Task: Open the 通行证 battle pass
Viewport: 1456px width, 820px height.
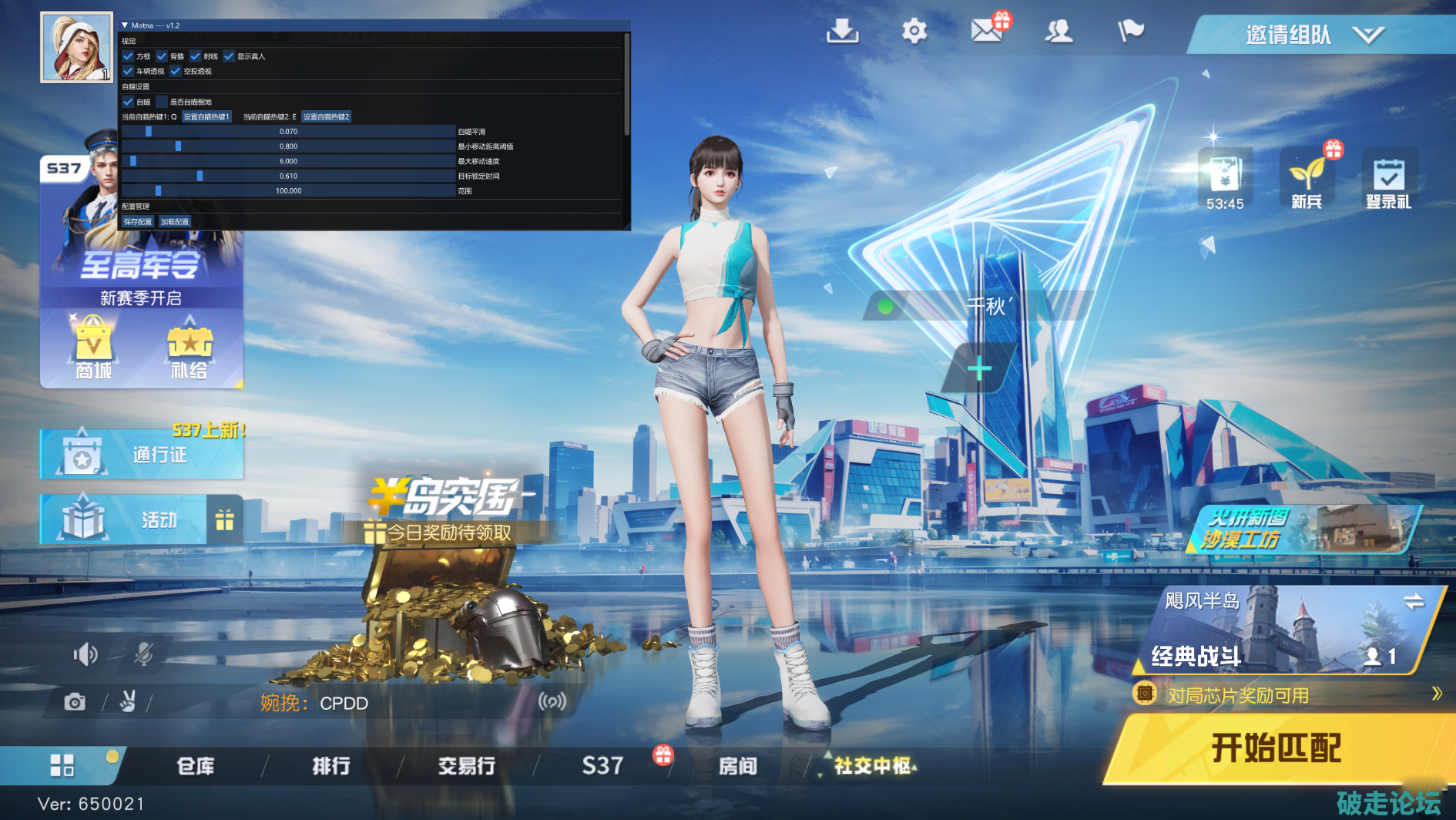Action: [142, 455]
